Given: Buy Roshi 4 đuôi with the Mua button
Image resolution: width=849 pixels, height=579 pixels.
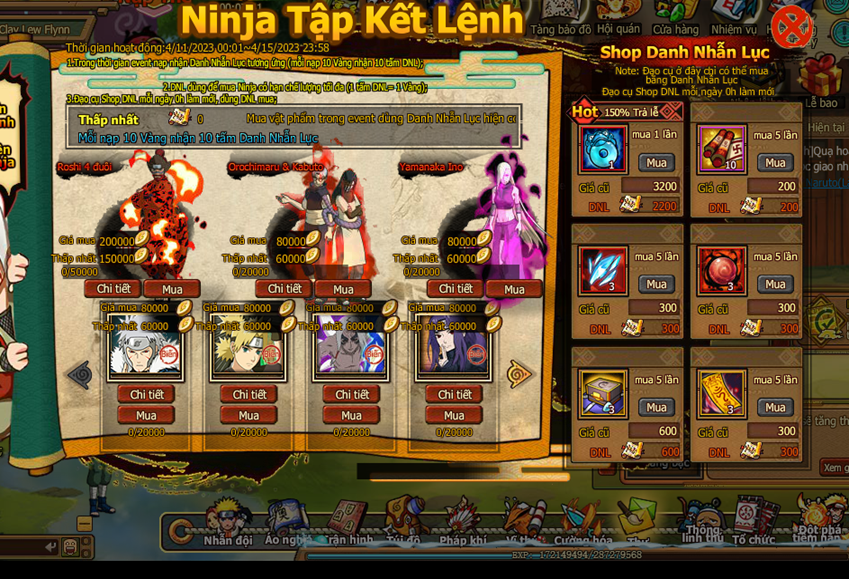Looking at the screenshot, I should tap(172, 289).
